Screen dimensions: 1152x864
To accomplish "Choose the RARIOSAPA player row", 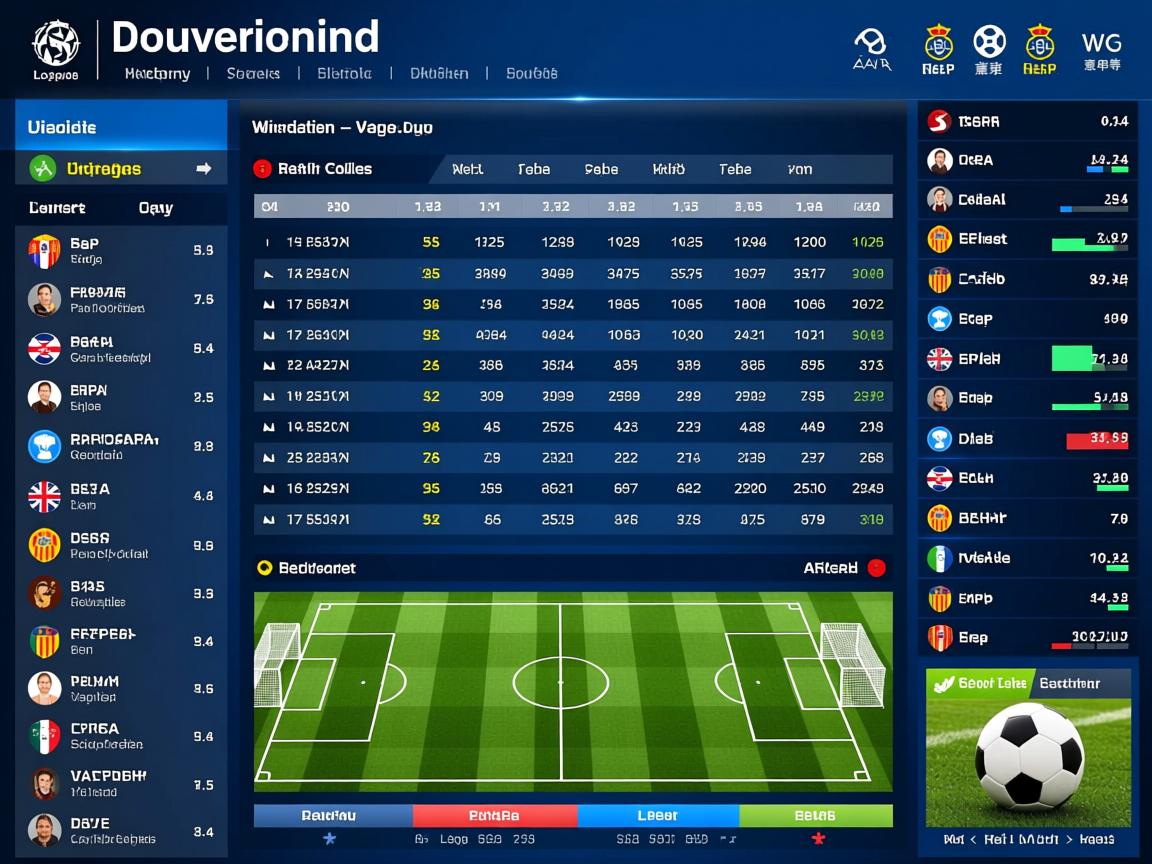I will pos(121,446).
